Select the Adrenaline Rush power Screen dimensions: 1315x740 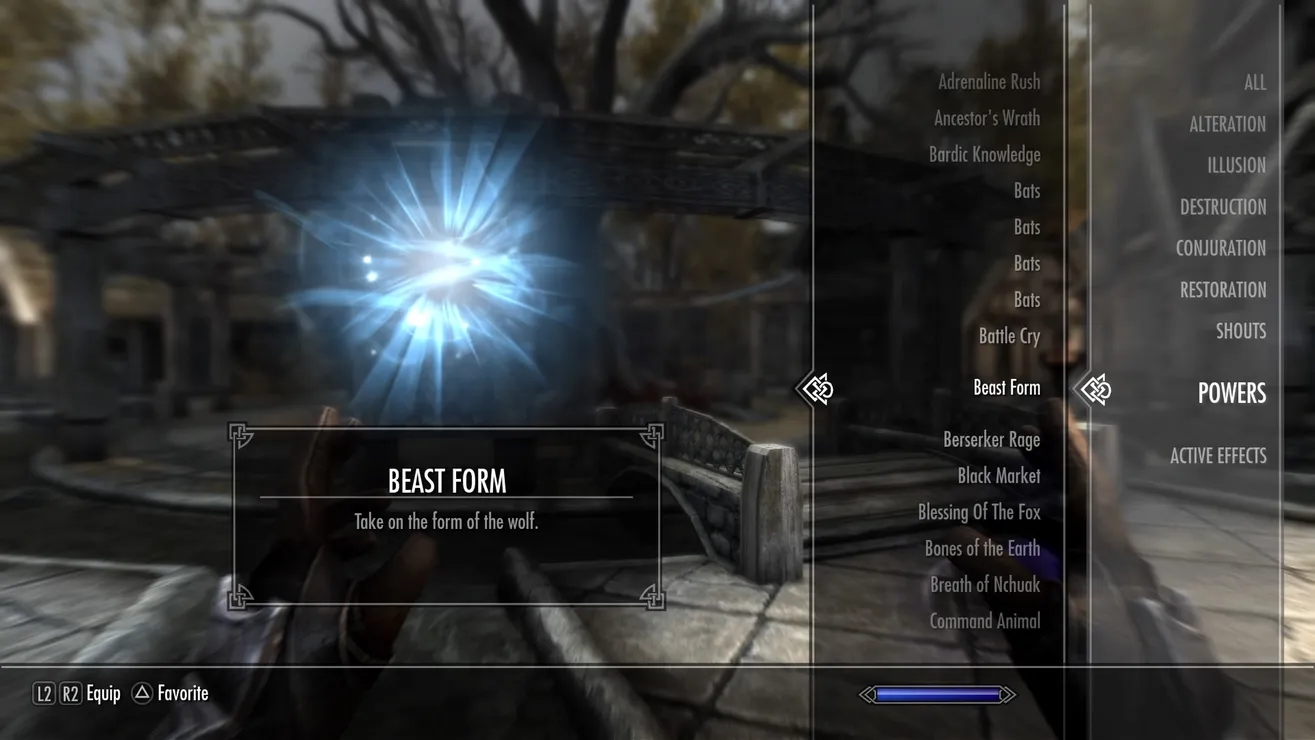[x=988, y=82]
